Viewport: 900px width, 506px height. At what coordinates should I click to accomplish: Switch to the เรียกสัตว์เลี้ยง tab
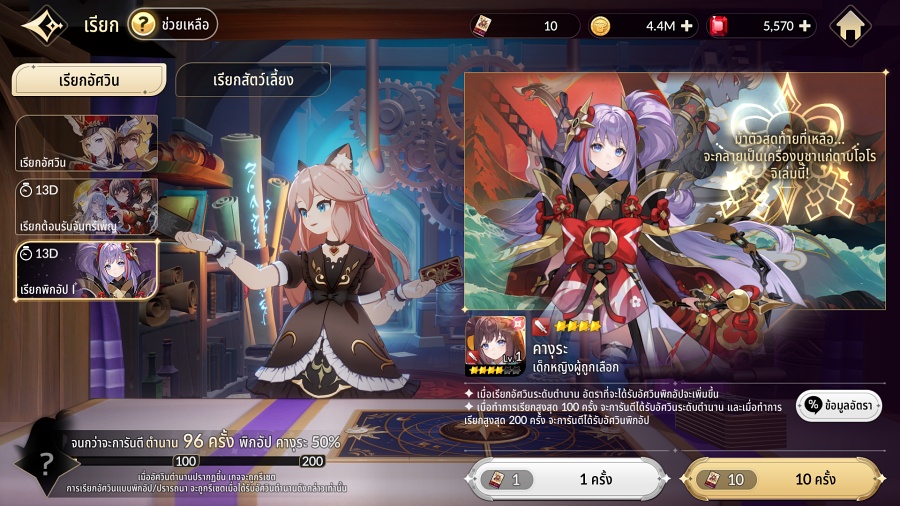tap(253, 80)
